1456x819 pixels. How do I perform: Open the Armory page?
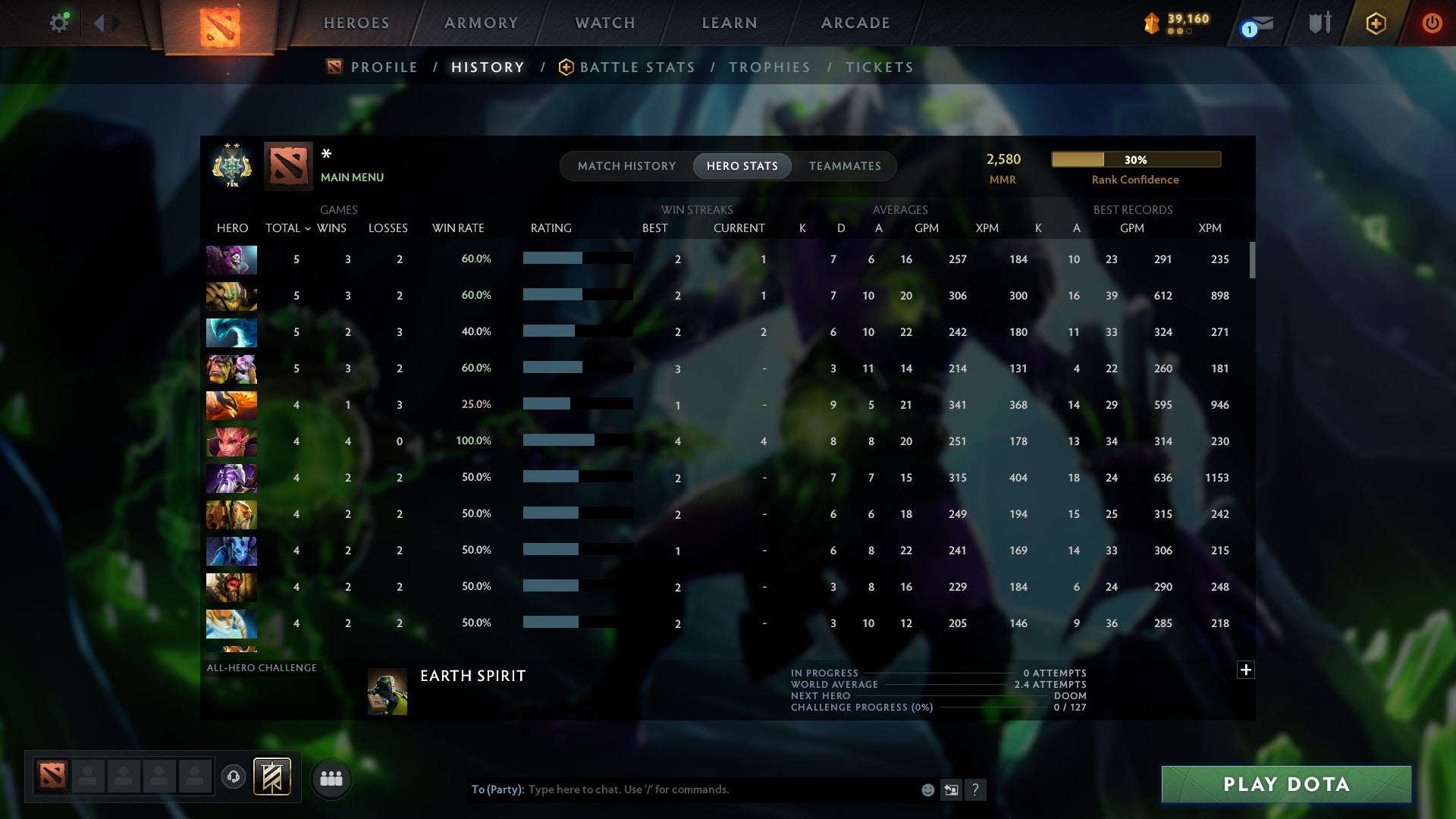pos(481,23)
